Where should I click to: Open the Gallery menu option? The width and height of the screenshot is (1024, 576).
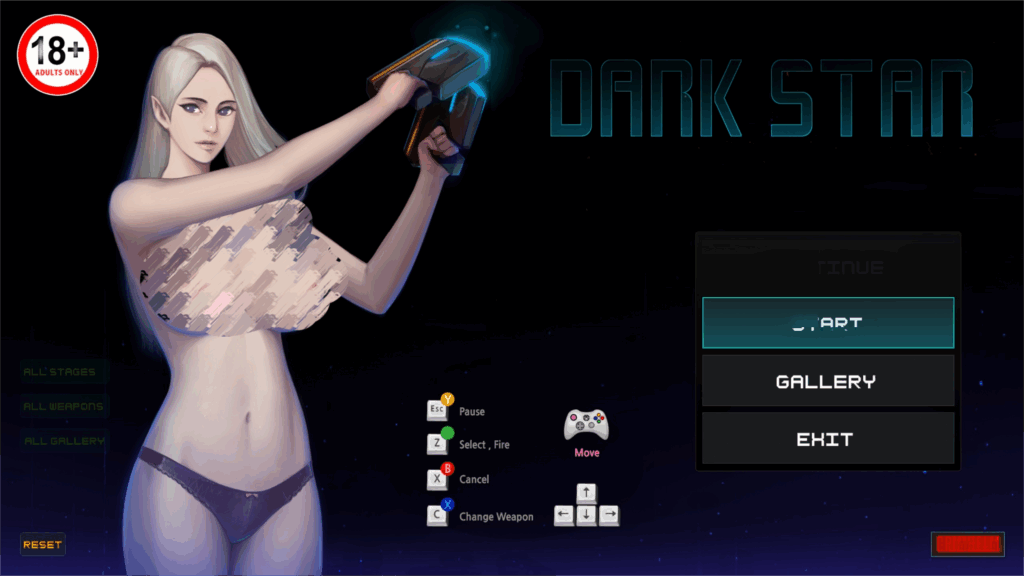pyautogui.click(x=827, y=381)
